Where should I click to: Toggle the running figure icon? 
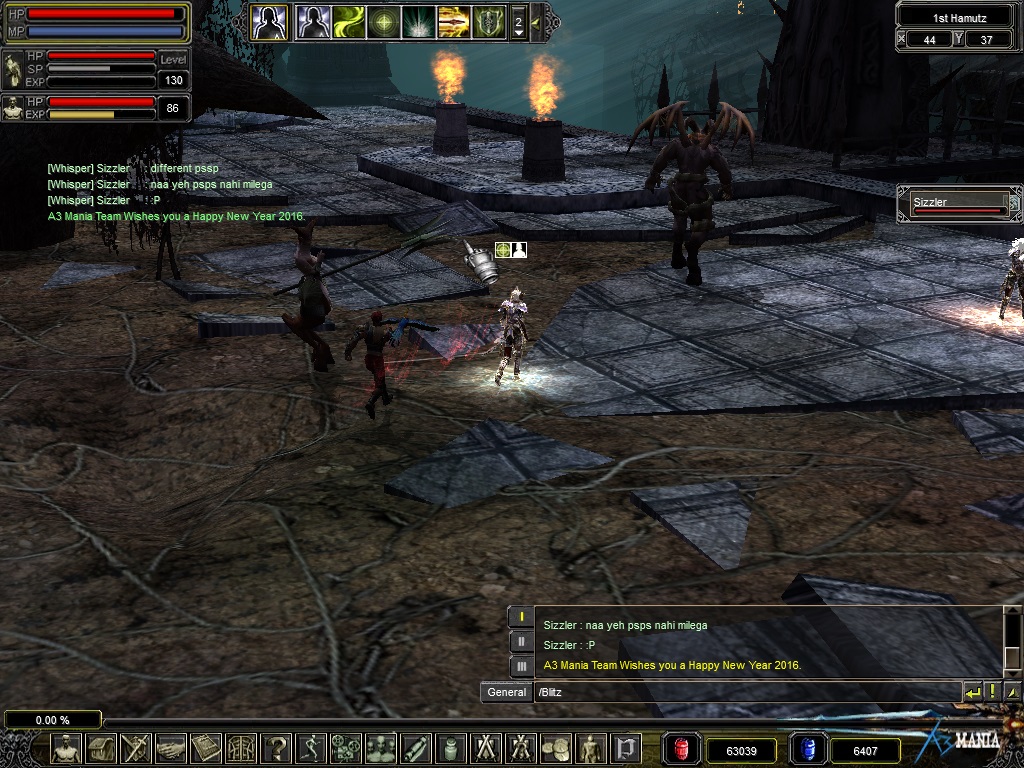pyautogui.click(x=311, y=748)
